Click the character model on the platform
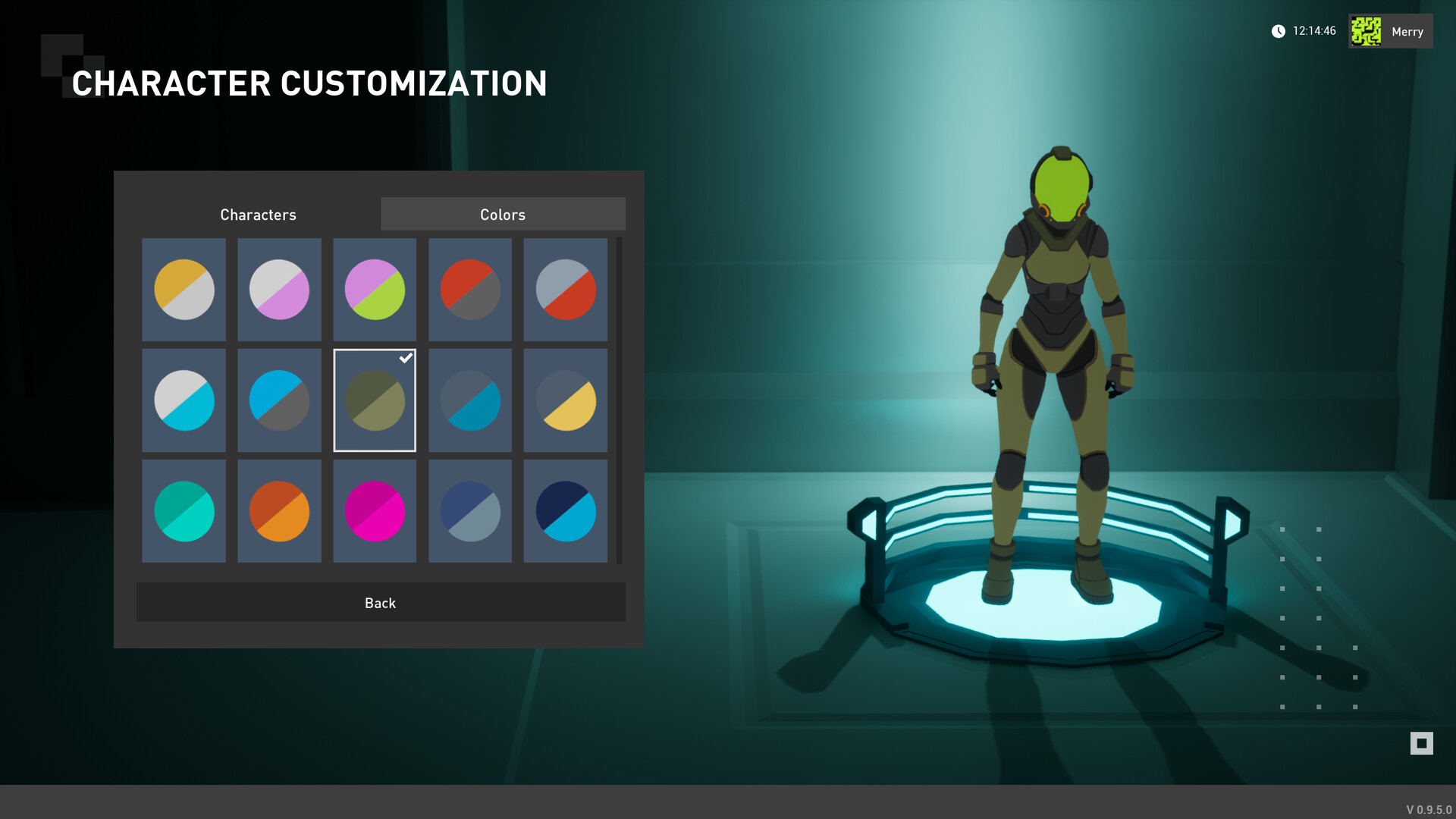The width and height of the screenshot is (1456, 819). coord(1054,341)
